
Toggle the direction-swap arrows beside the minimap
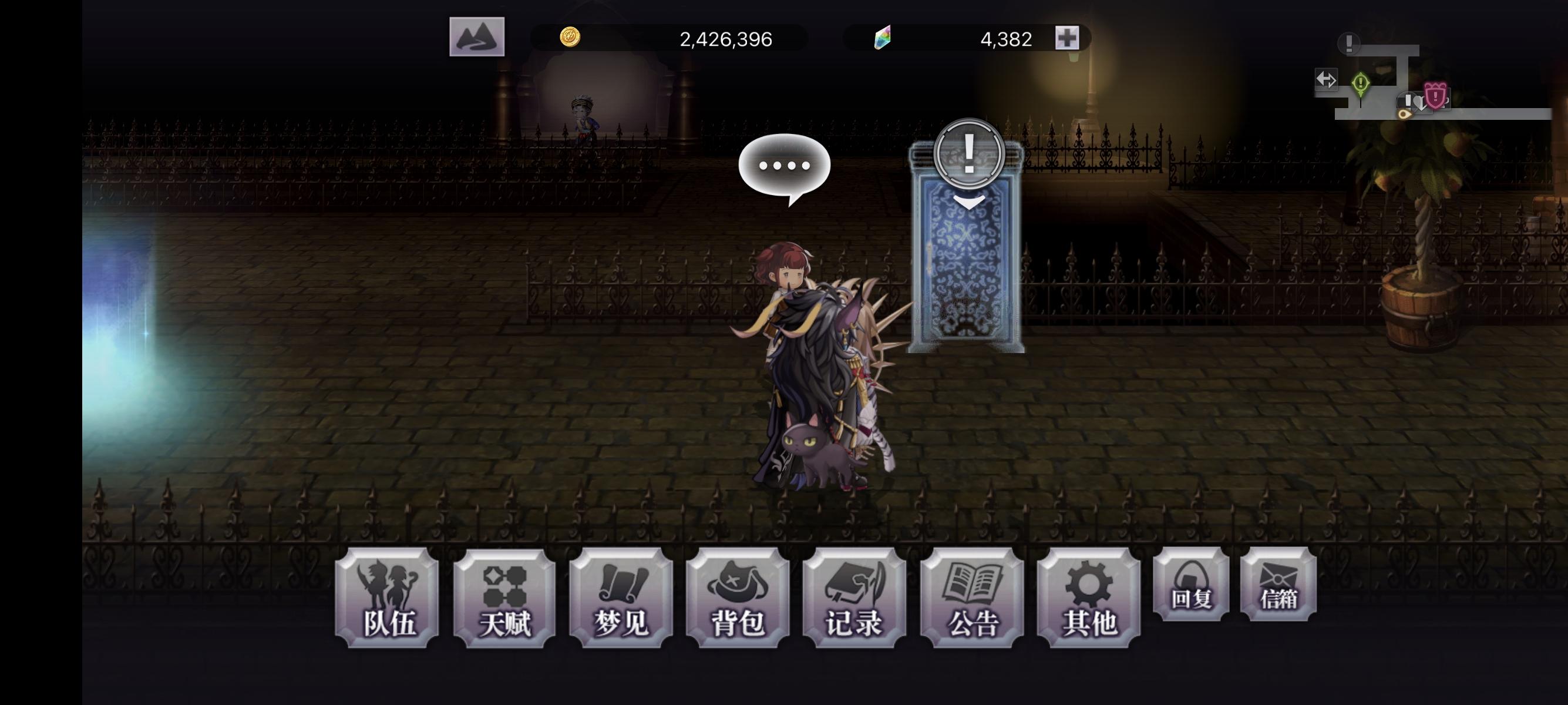1328,80
